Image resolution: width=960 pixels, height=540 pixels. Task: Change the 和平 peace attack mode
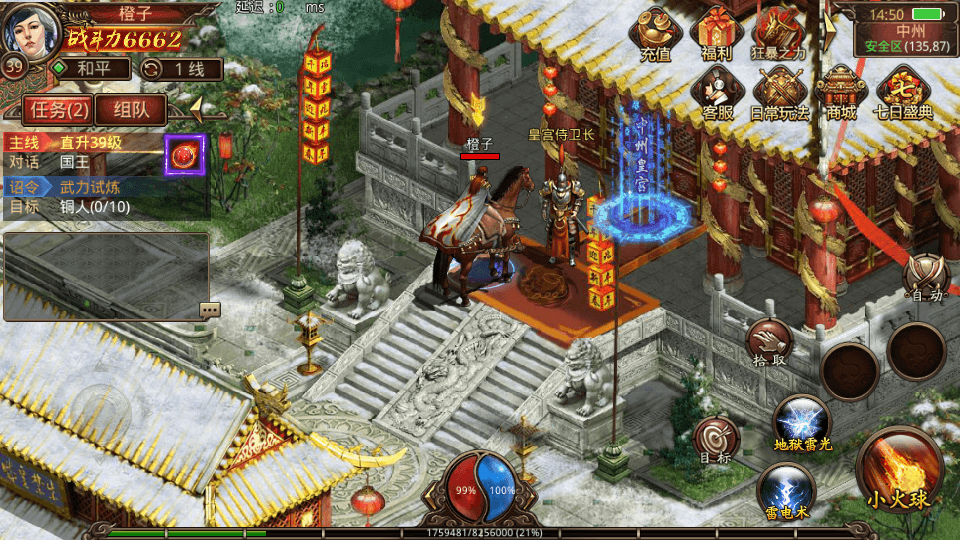pos(91,69)
